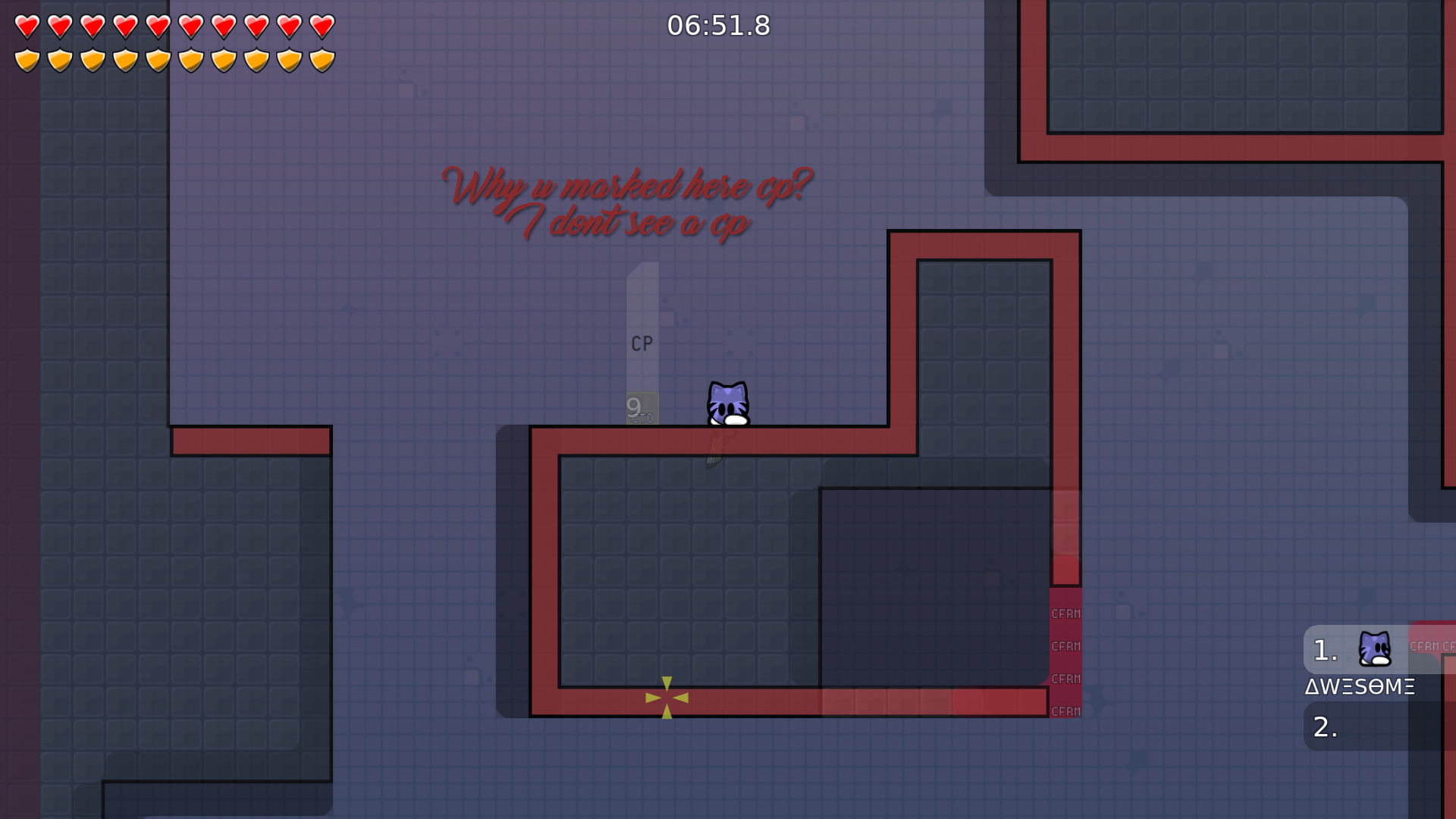Click the rightmost armor shield icon
1456x819 pixels.
tap(322, 59)
